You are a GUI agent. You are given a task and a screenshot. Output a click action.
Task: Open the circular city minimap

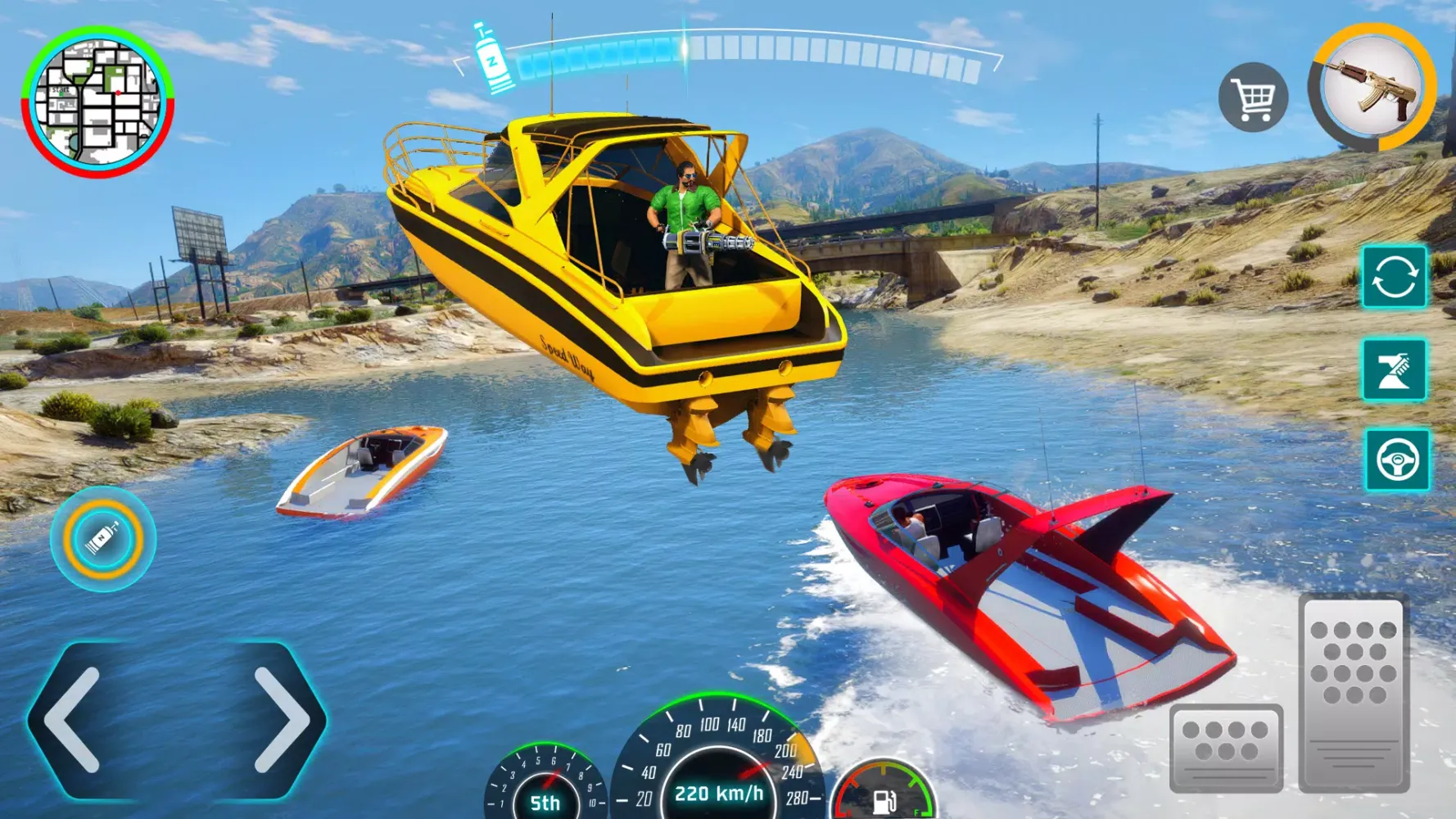click(97, 102)
